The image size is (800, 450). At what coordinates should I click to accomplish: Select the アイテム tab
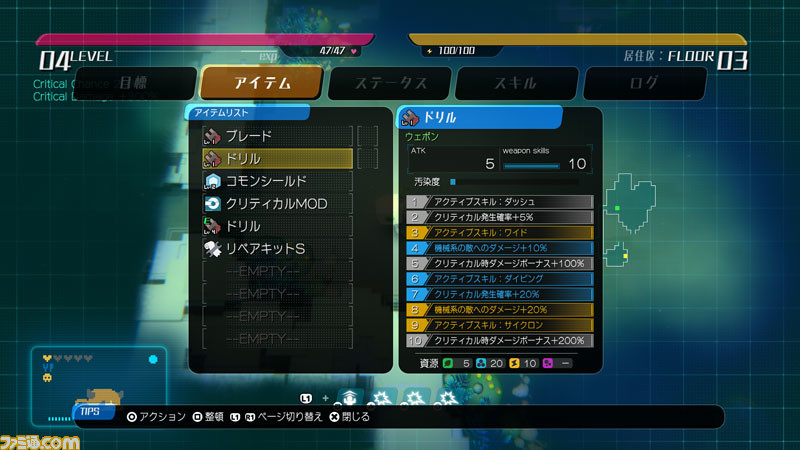(x=262, y=83)
